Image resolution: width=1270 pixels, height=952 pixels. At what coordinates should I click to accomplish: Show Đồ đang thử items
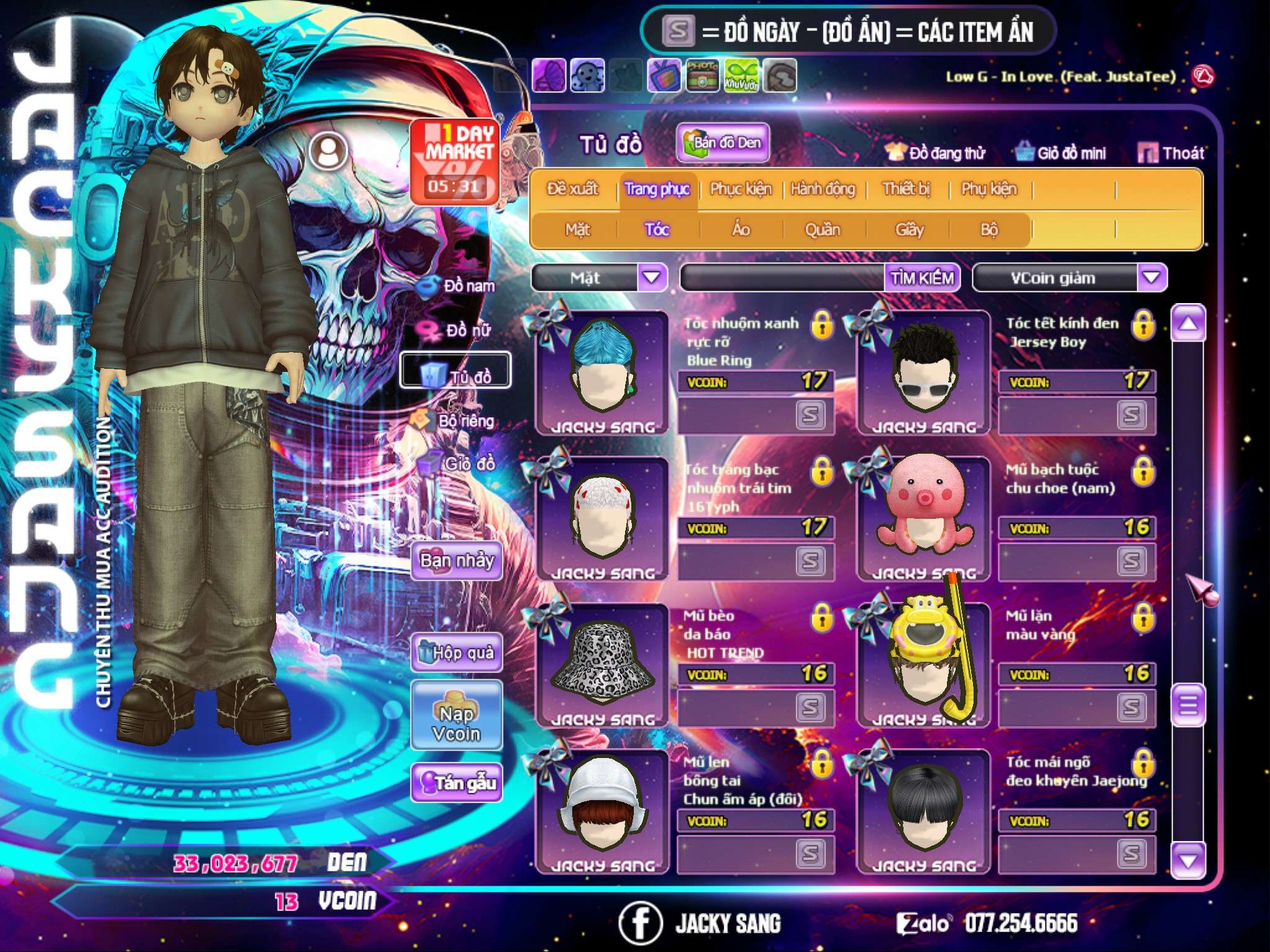pos(936,153)
